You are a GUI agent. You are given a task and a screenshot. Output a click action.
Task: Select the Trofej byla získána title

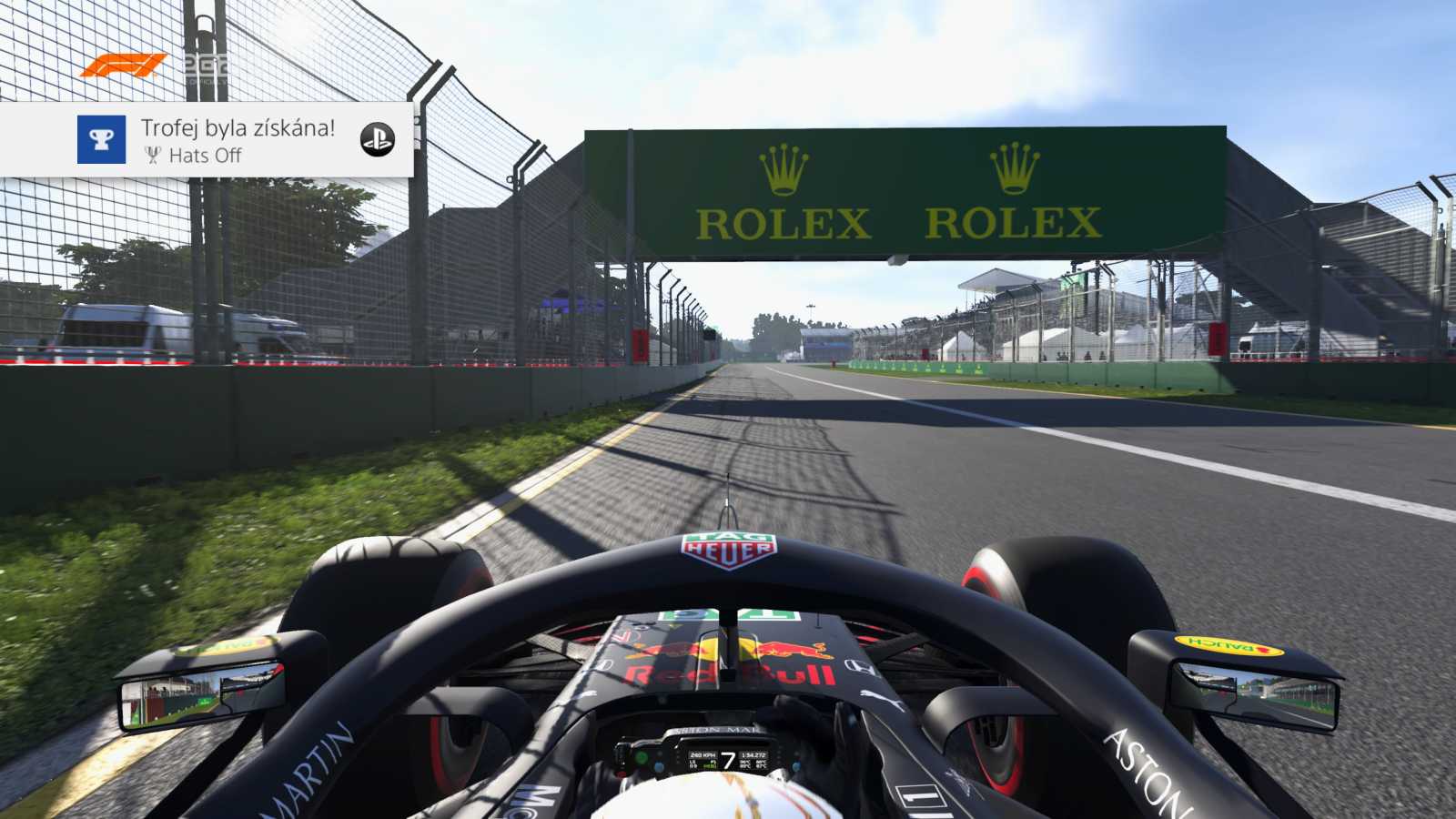pos(238,130)
